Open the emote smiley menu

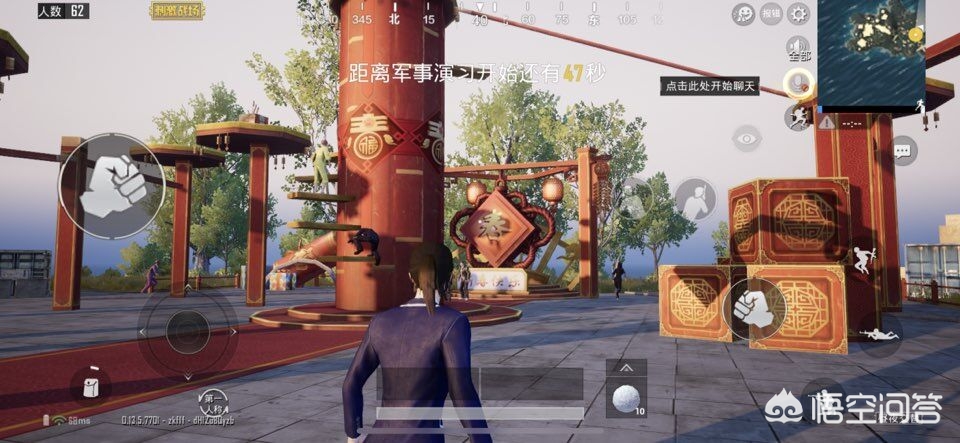tap(744, 13)
